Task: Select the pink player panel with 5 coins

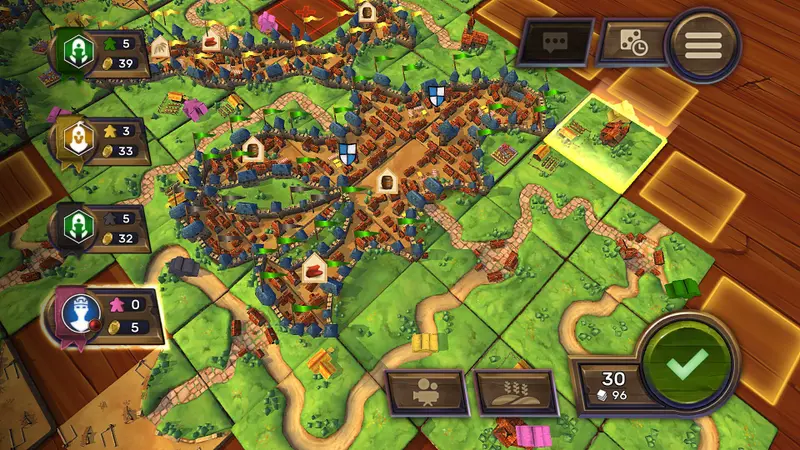Action: coord(103,316)
